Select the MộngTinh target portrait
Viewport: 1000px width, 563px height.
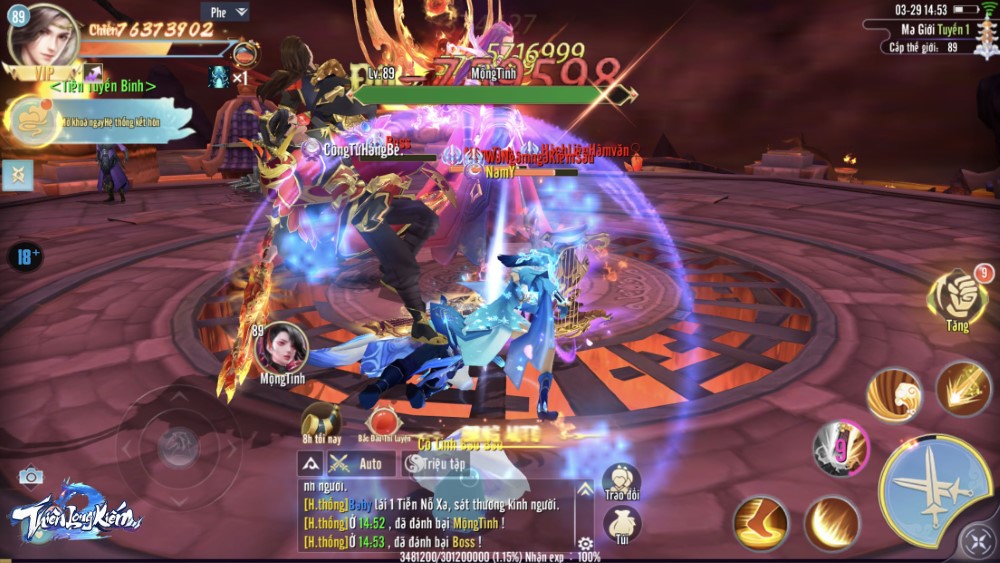281,348
